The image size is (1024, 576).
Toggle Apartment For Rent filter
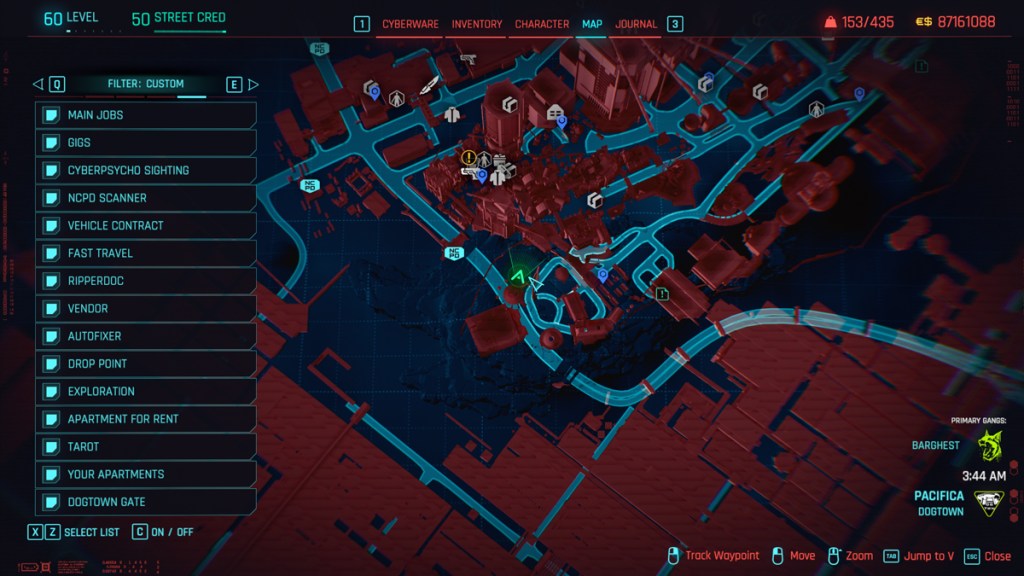146,419
